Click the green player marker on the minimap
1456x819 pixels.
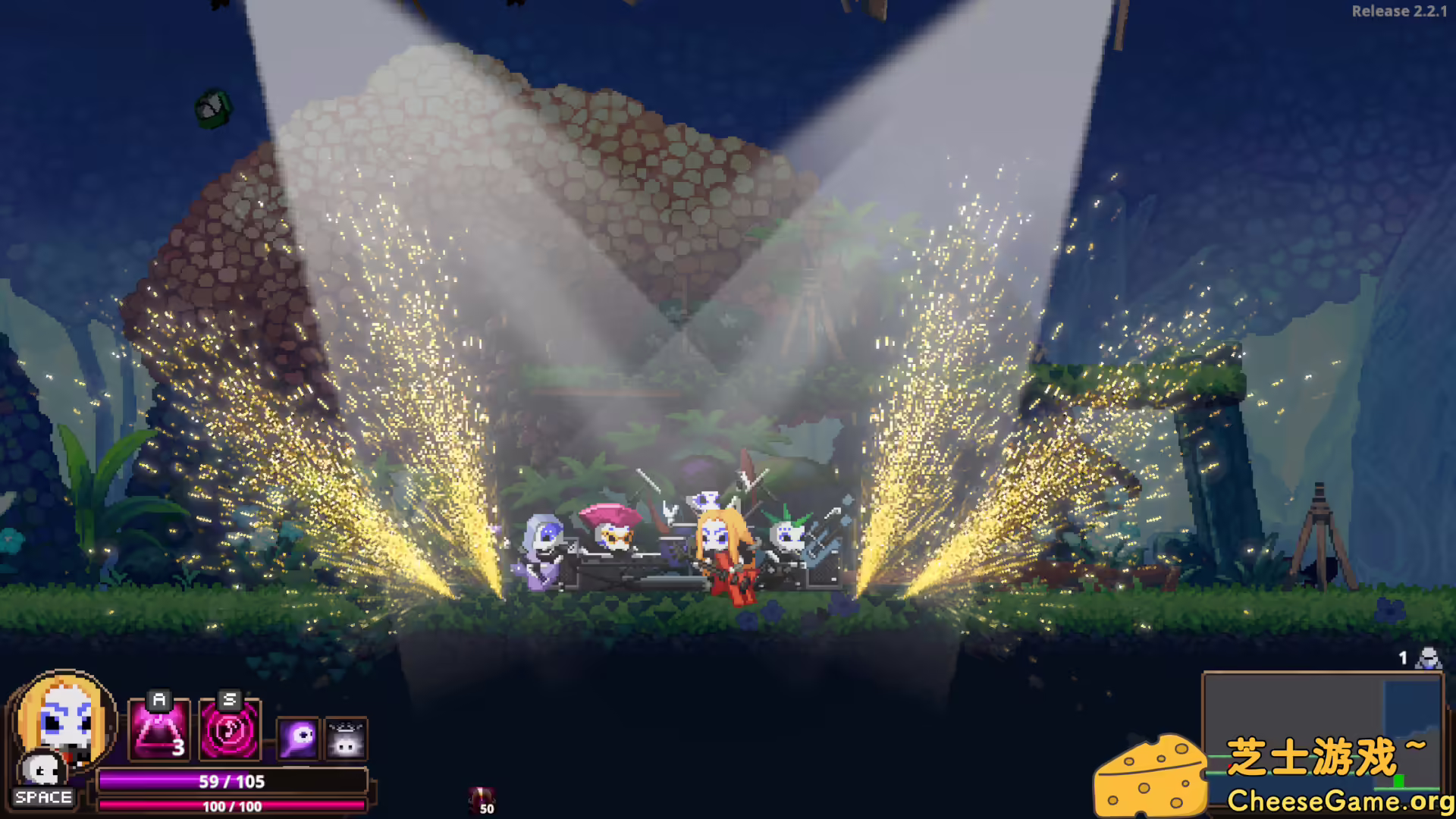pyautogui.click(x=1399, y=780)
